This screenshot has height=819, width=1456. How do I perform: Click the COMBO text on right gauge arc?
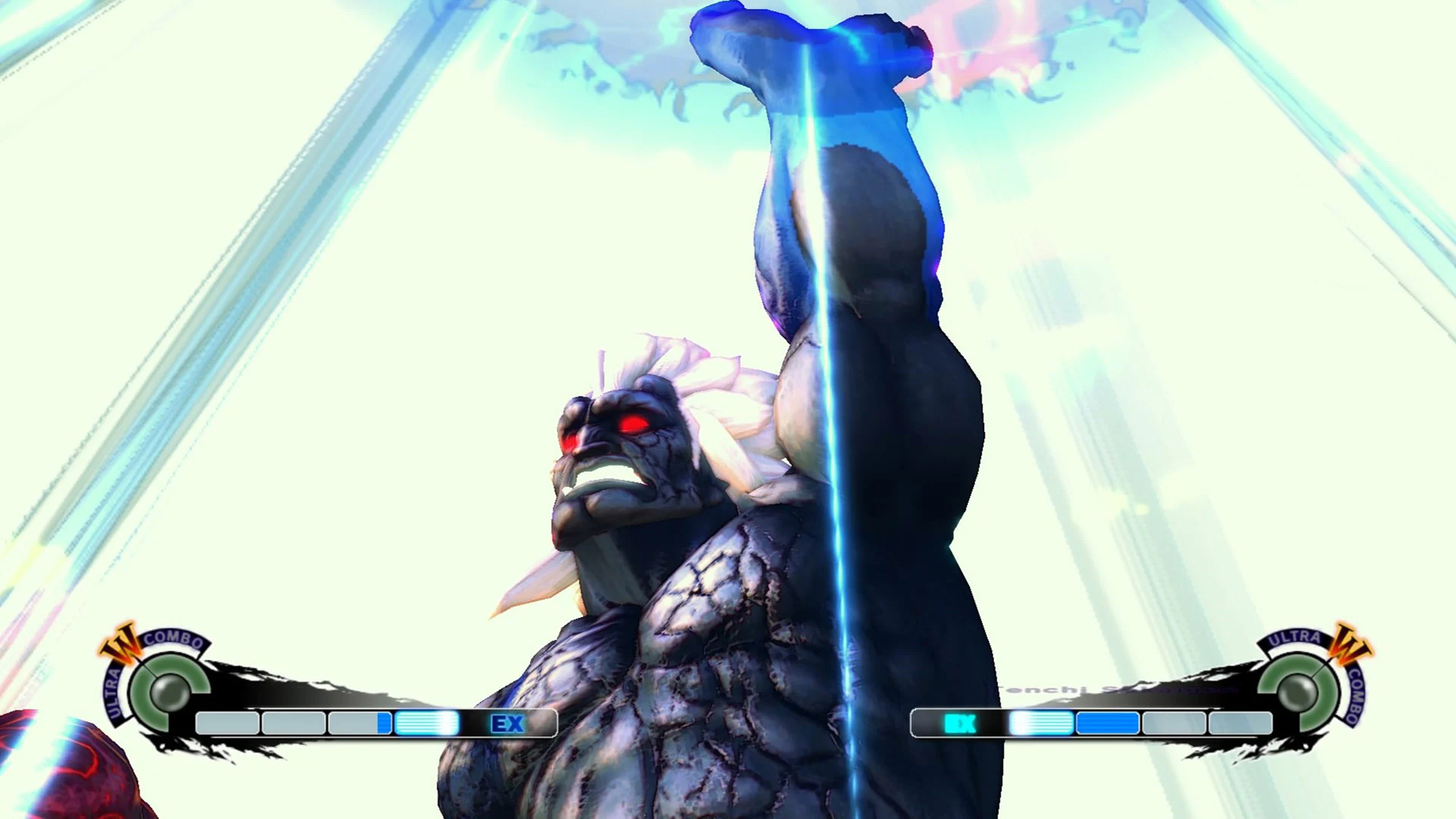(x=1354, y=695)
